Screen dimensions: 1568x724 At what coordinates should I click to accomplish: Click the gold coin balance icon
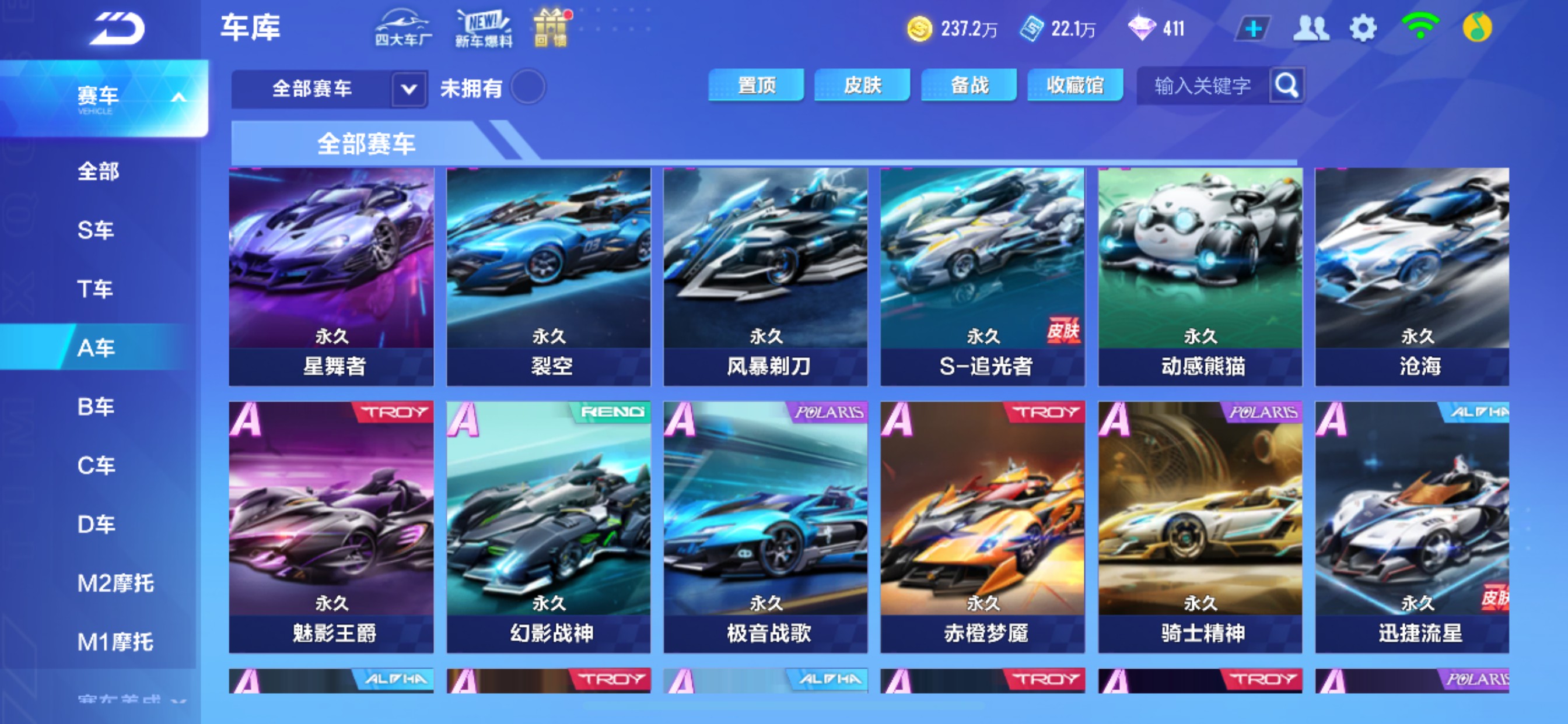click(921, 27)
